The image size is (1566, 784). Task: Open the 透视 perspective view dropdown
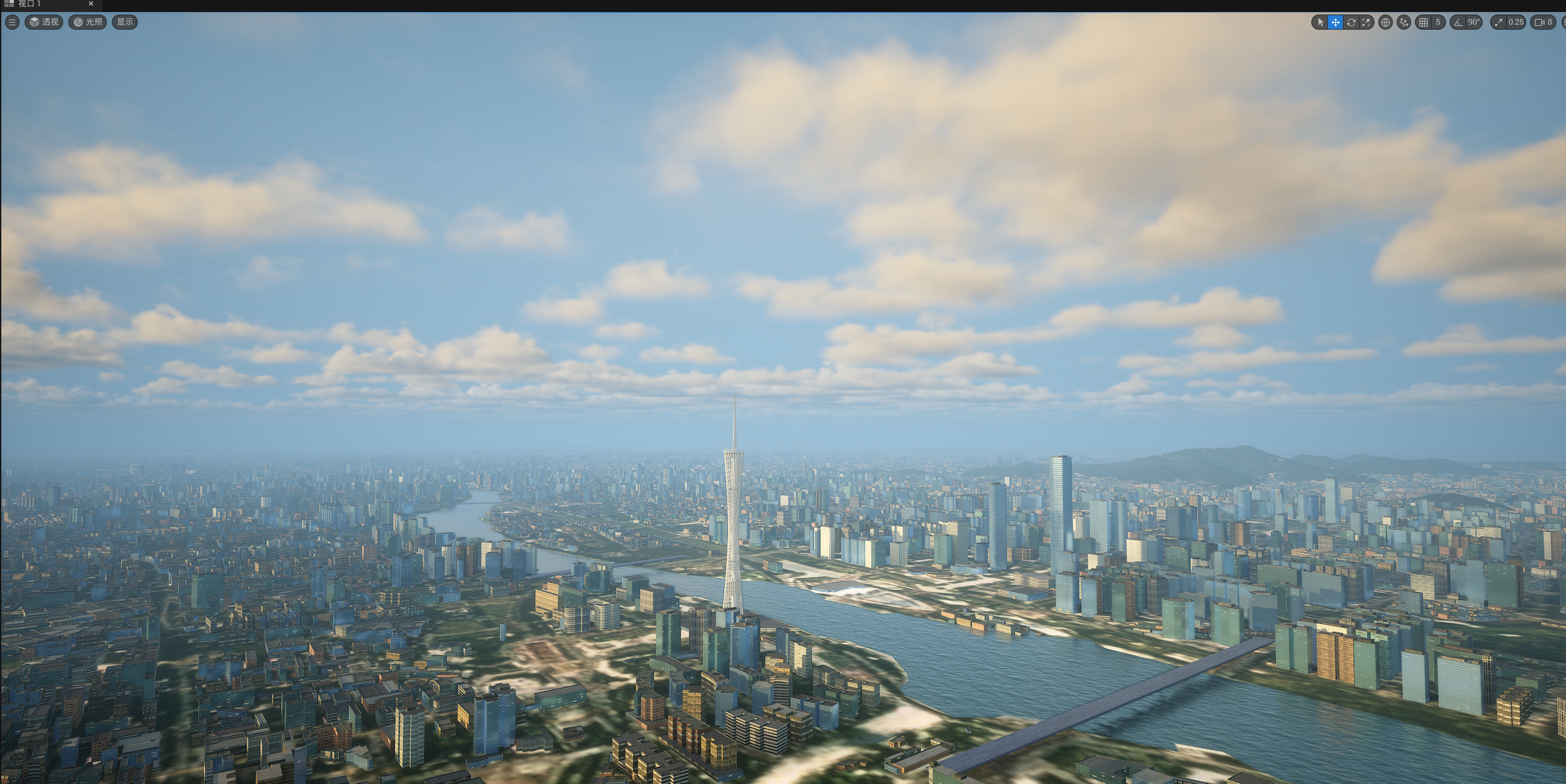(44, 22)
